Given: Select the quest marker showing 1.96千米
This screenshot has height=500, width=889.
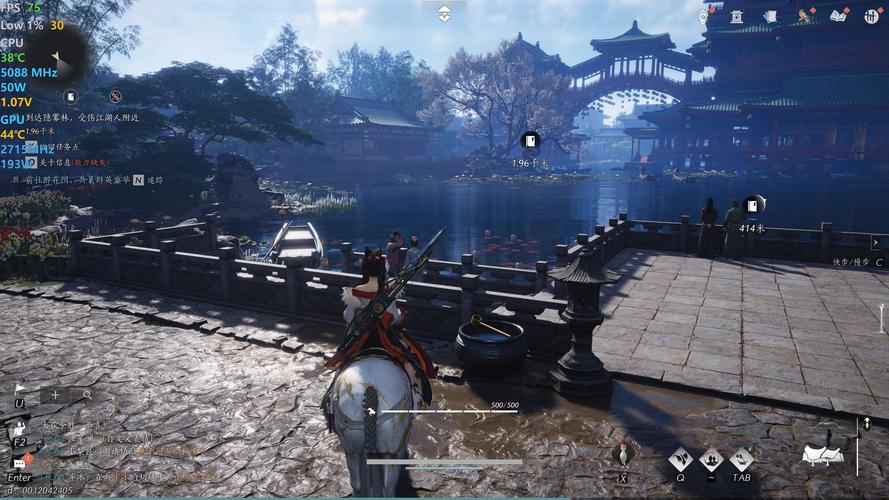Looking at the screenshot, I should click(x=530, y=141).
